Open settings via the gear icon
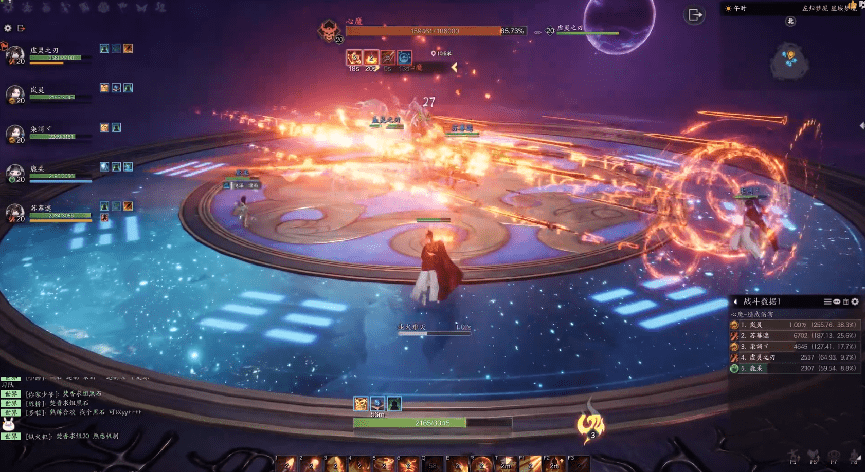Image resolution: width=865 pixels, height=472 pixels. (7, 28)
